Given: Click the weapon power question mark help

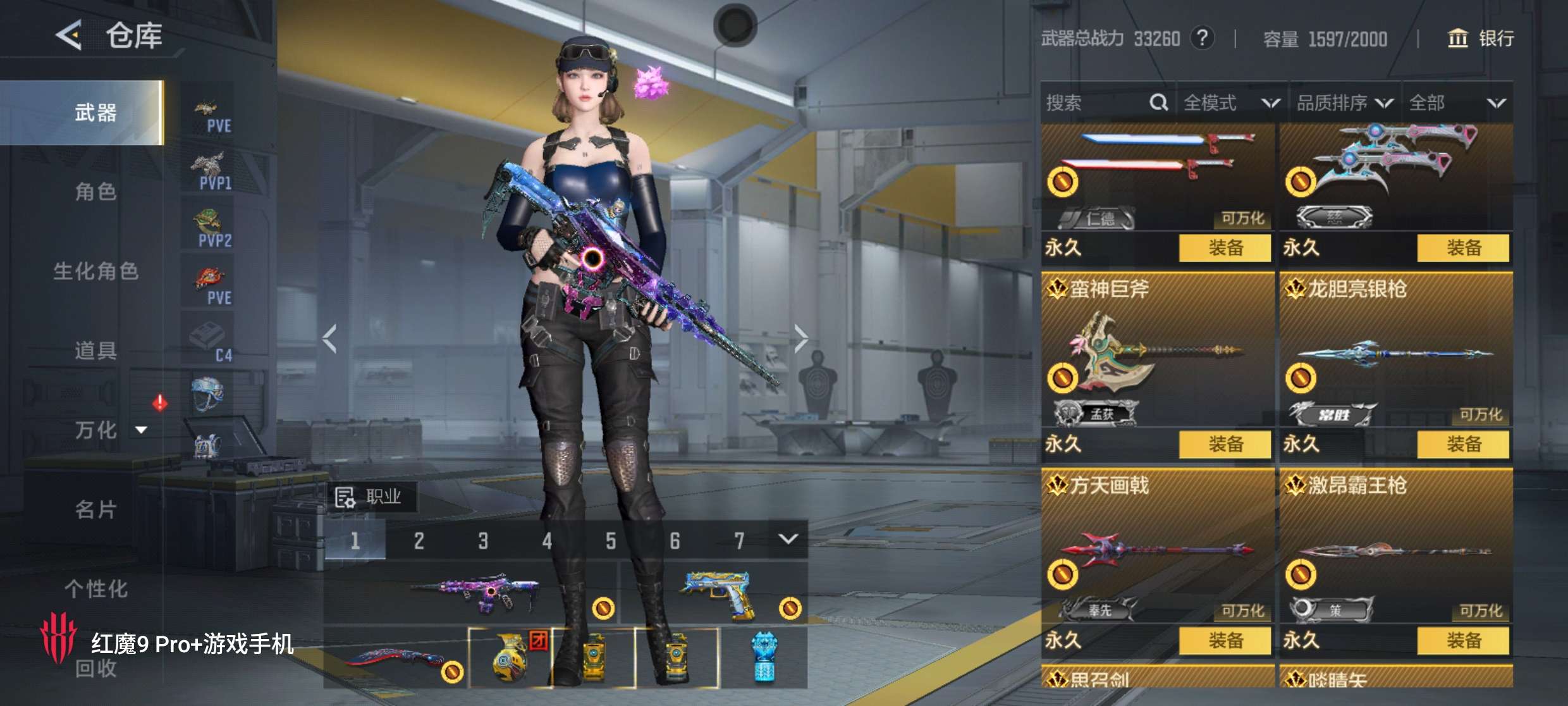Looking at the screenshot, I should coord(1202,39).
